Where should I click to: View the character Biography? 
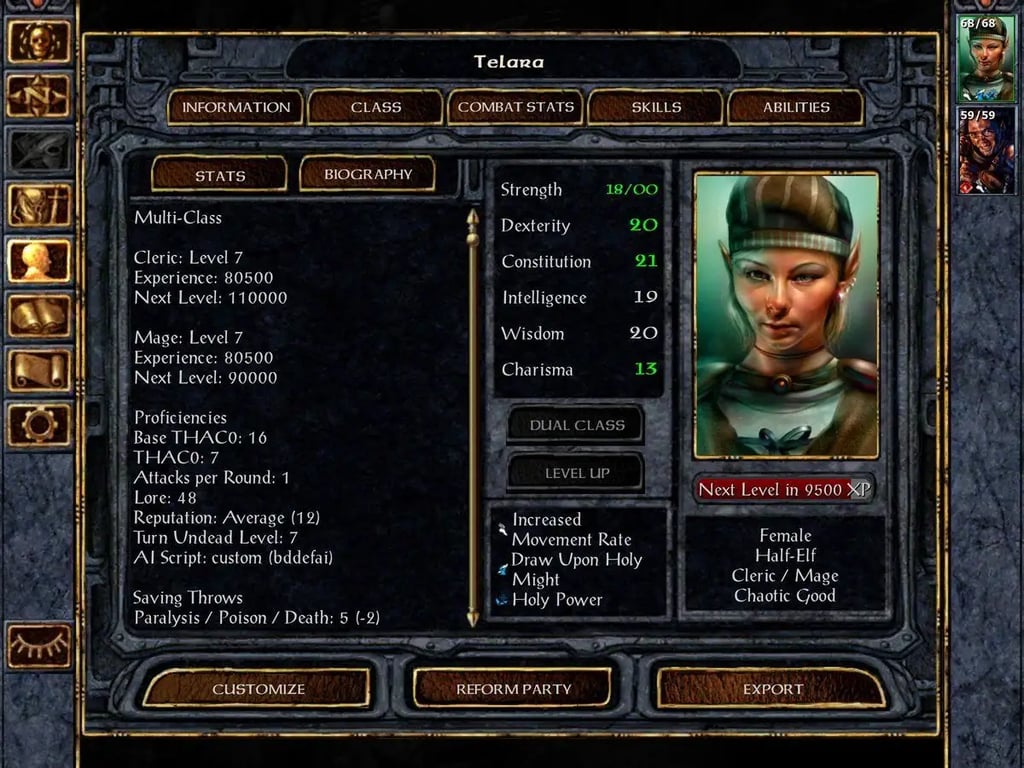368,174
